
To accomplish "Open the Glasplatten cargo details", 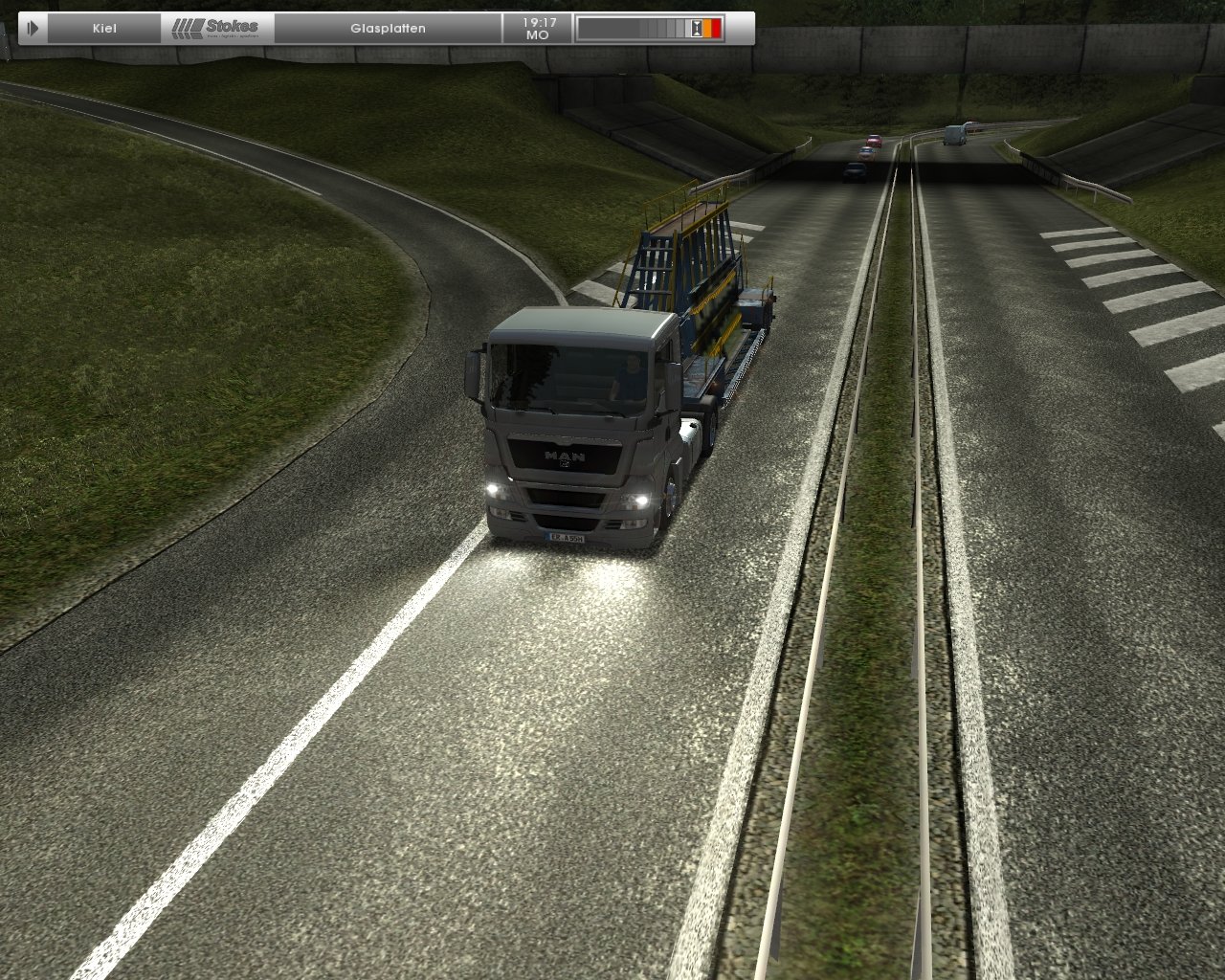I will [x=389, y=28].
